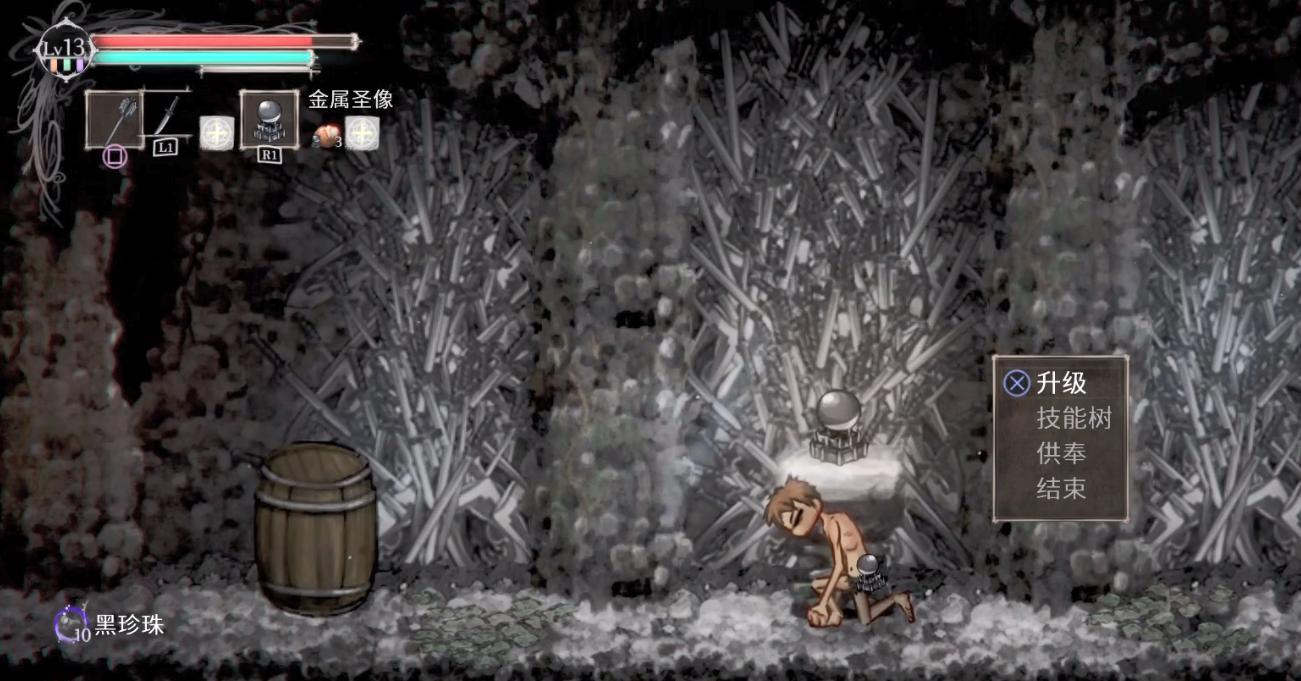Image resolution: width=1301 pixels, height=681 pixels.
Task: Select the metal idol item slot
Action: tap(269, 119)
